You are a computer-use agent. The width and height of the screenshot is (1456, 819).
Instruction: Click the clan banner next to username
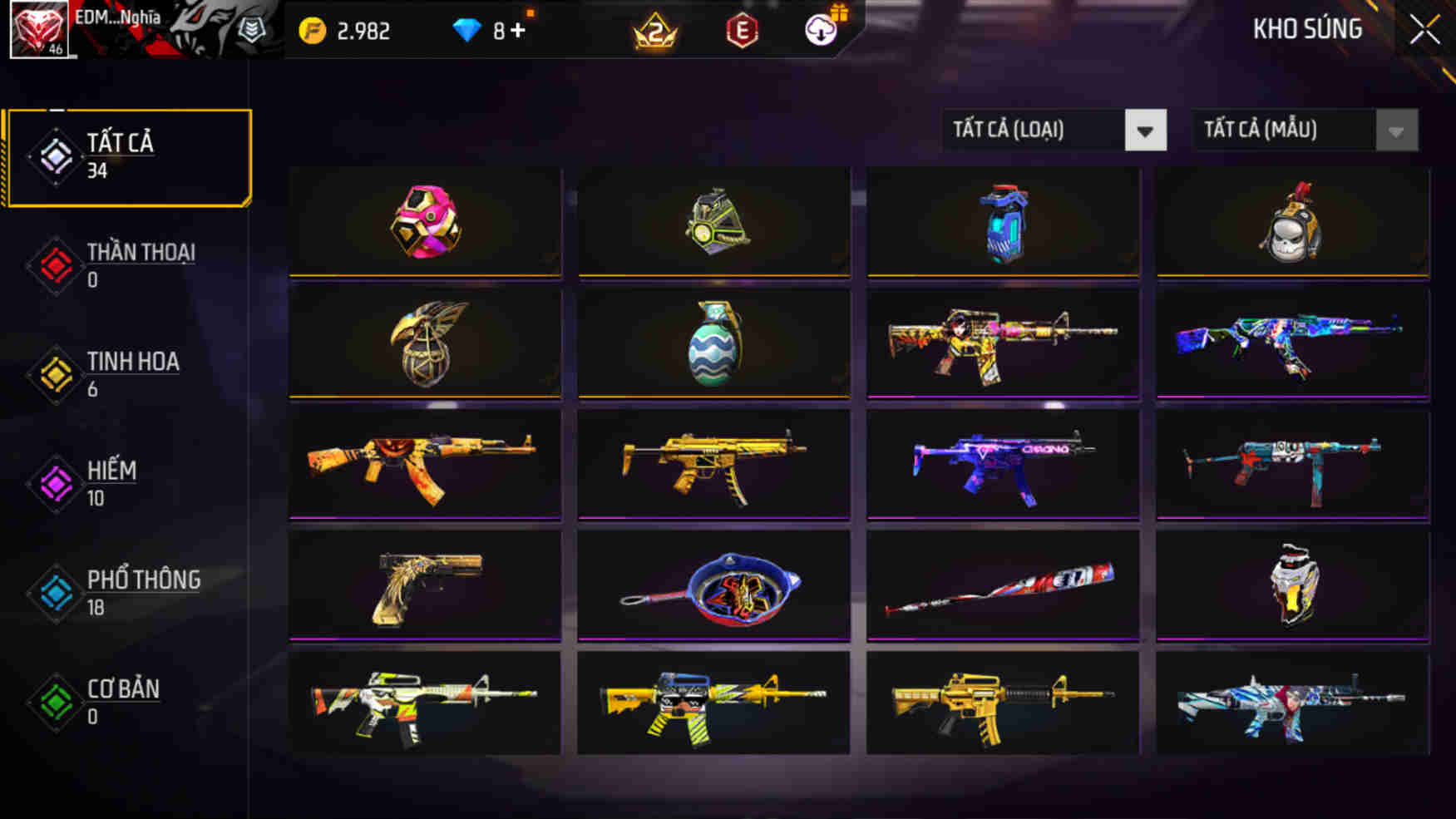(x=208, y=29)
